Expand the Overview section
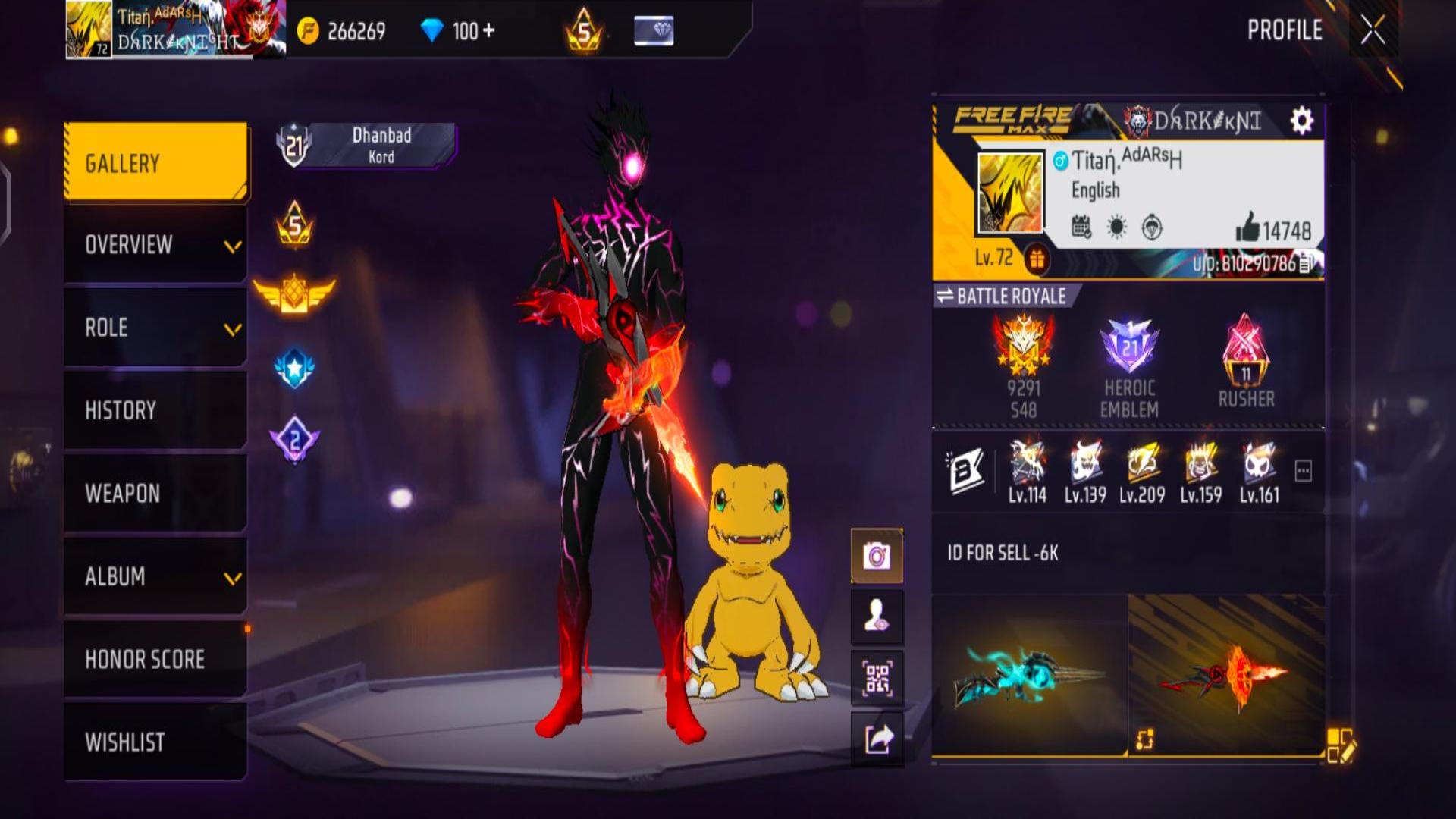This screenshot has height=819, width=1456. tap(155, 245)
